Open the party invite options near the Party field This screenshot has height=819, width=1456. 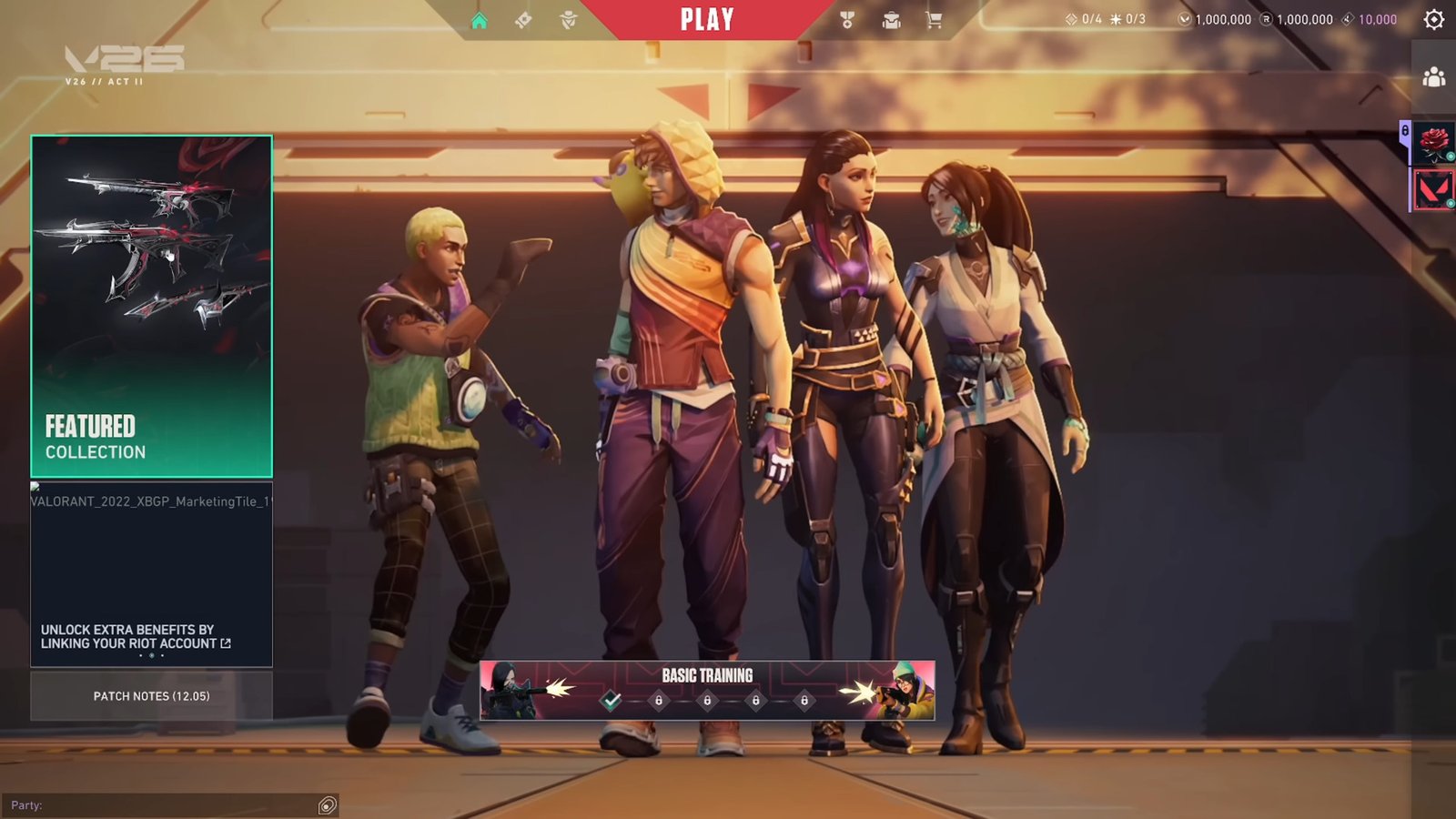click(x=326, y=804)
